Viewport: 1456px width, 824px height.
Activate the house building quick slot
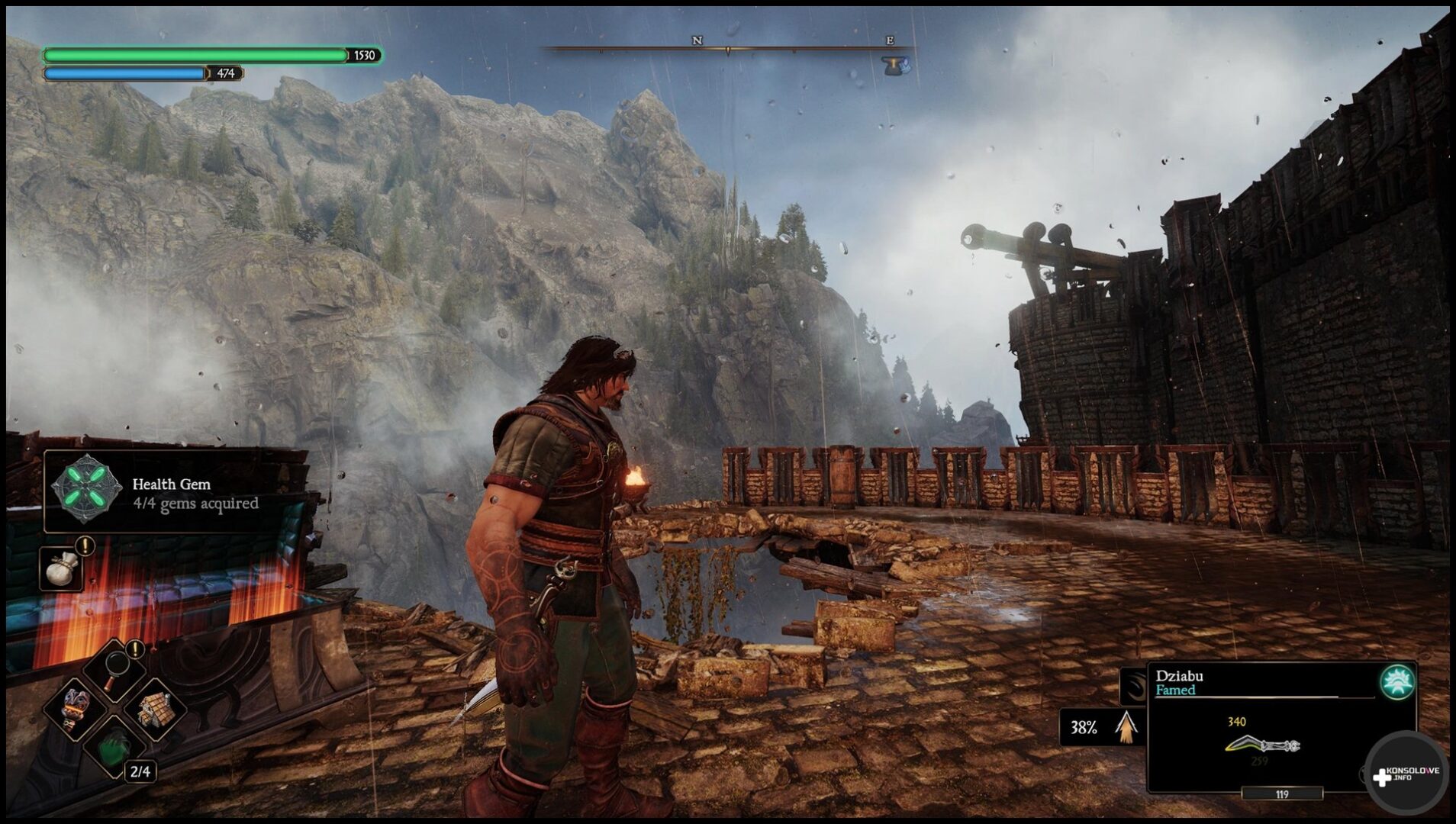click(156, 710)
